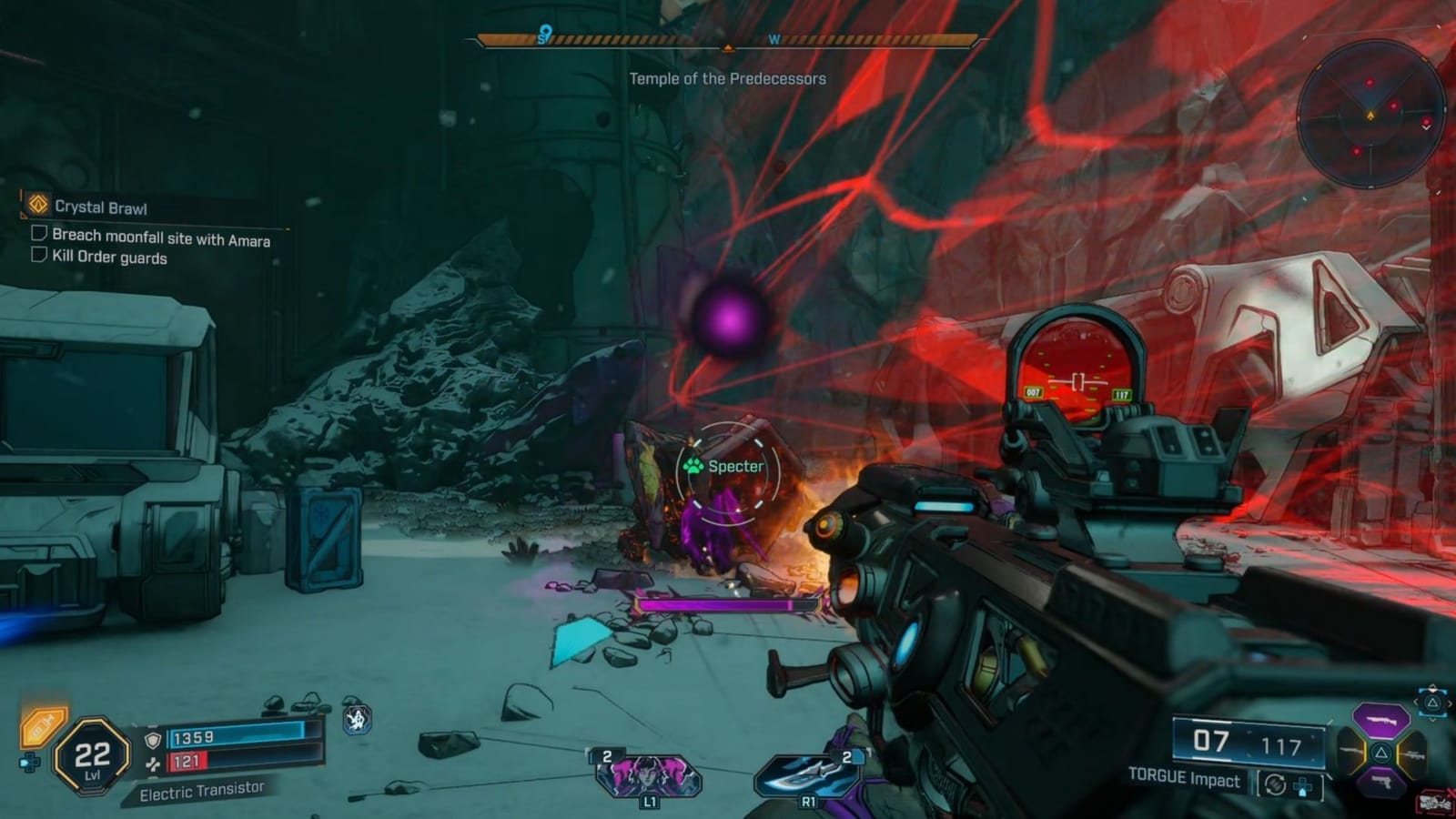The width and height of the screenshot is (1456, 819).
Task: Expand the weapon selector with the up chevron
Action: [x=1431, y=688]
